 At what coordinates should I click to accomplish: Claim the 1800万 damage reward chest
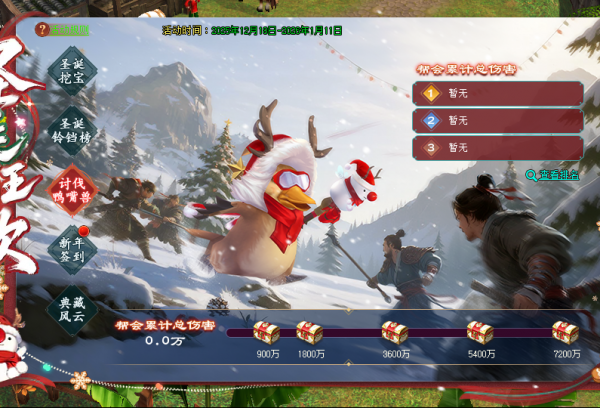pyautogui.click(x=311, y=333)
